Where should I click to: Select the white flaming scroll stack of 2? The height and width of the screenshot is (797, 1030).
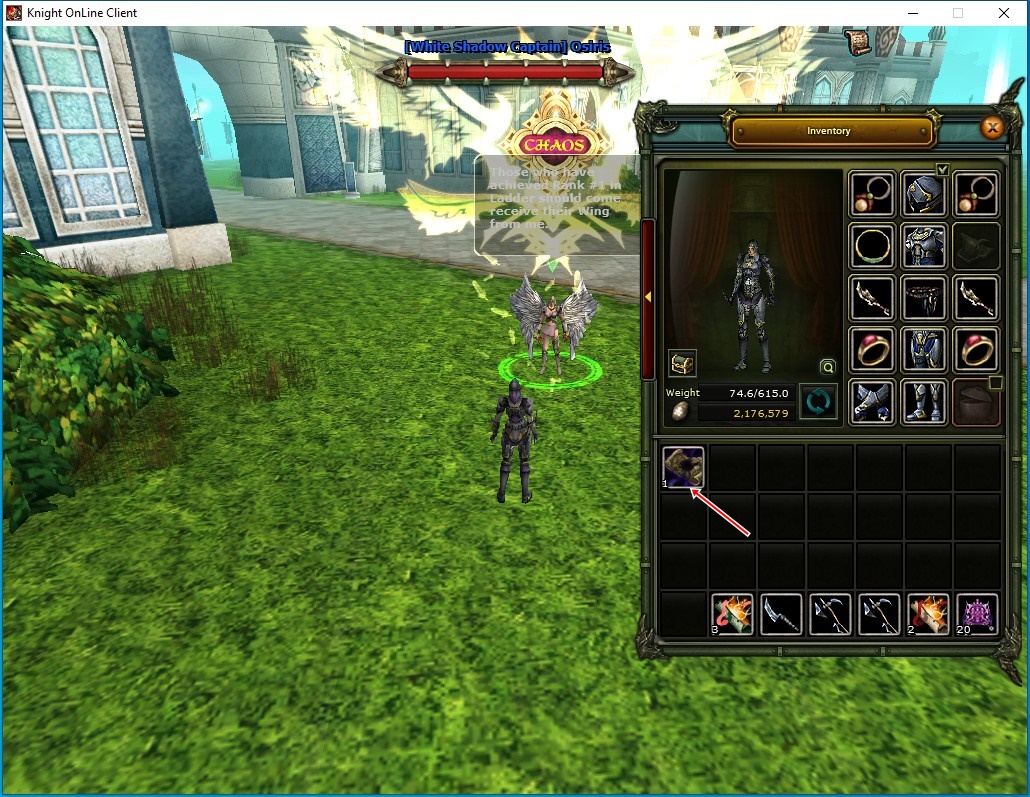928,614
